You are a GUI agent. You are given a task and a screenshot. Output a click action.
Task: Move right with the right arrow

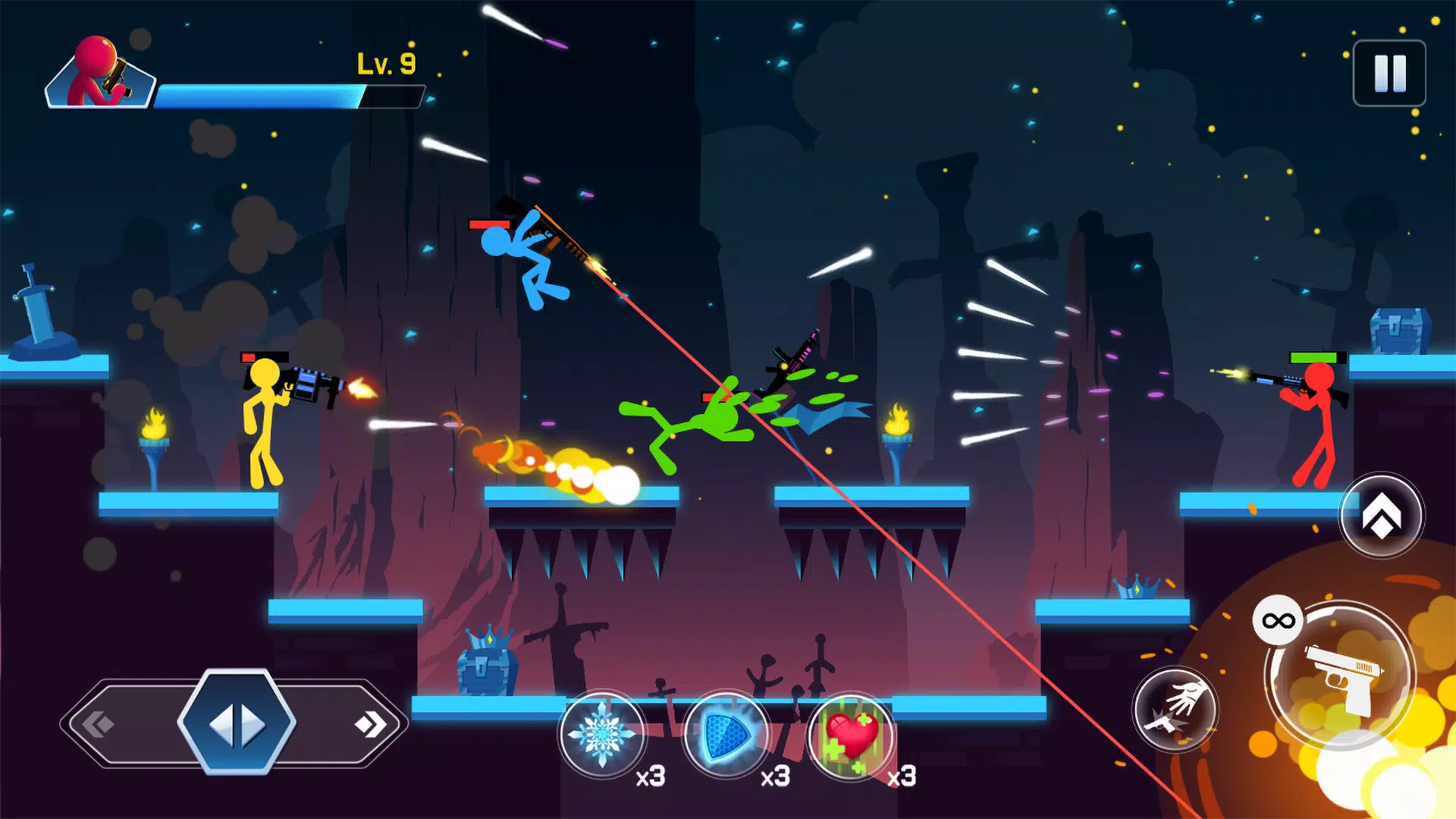point(371,724)
